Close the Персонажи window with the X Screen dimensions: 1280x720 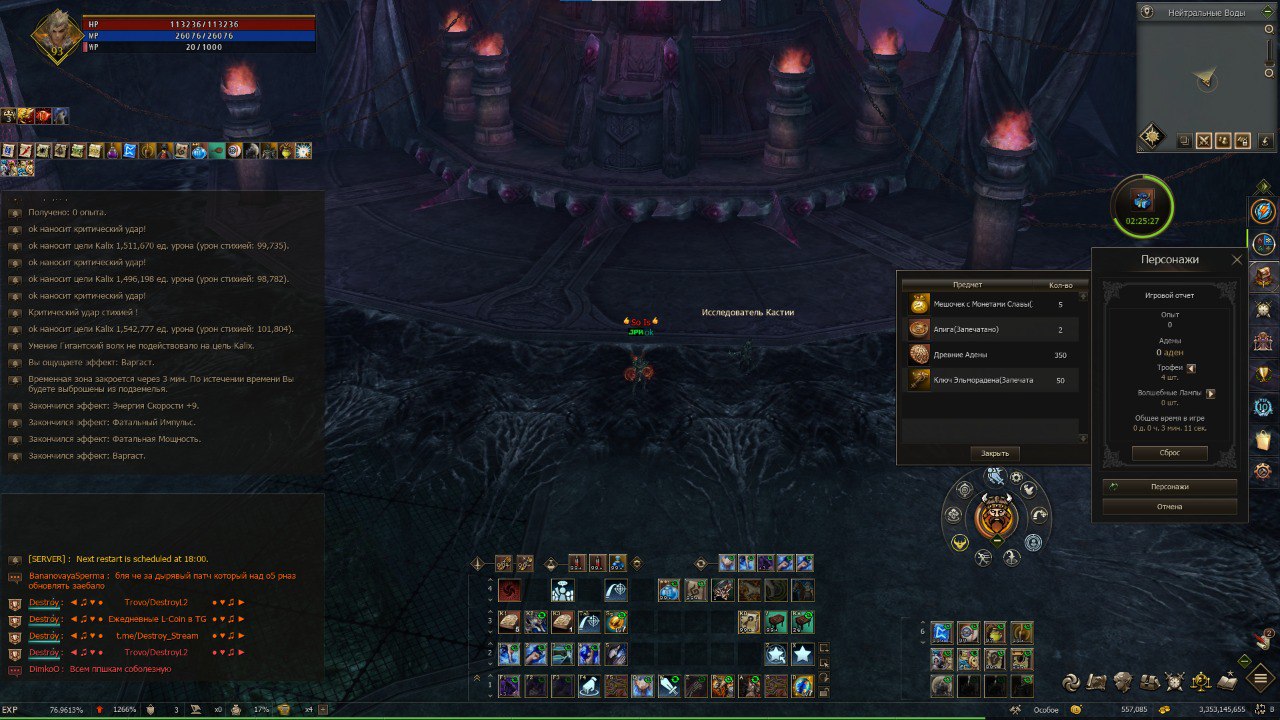(x=1237, y=260)
